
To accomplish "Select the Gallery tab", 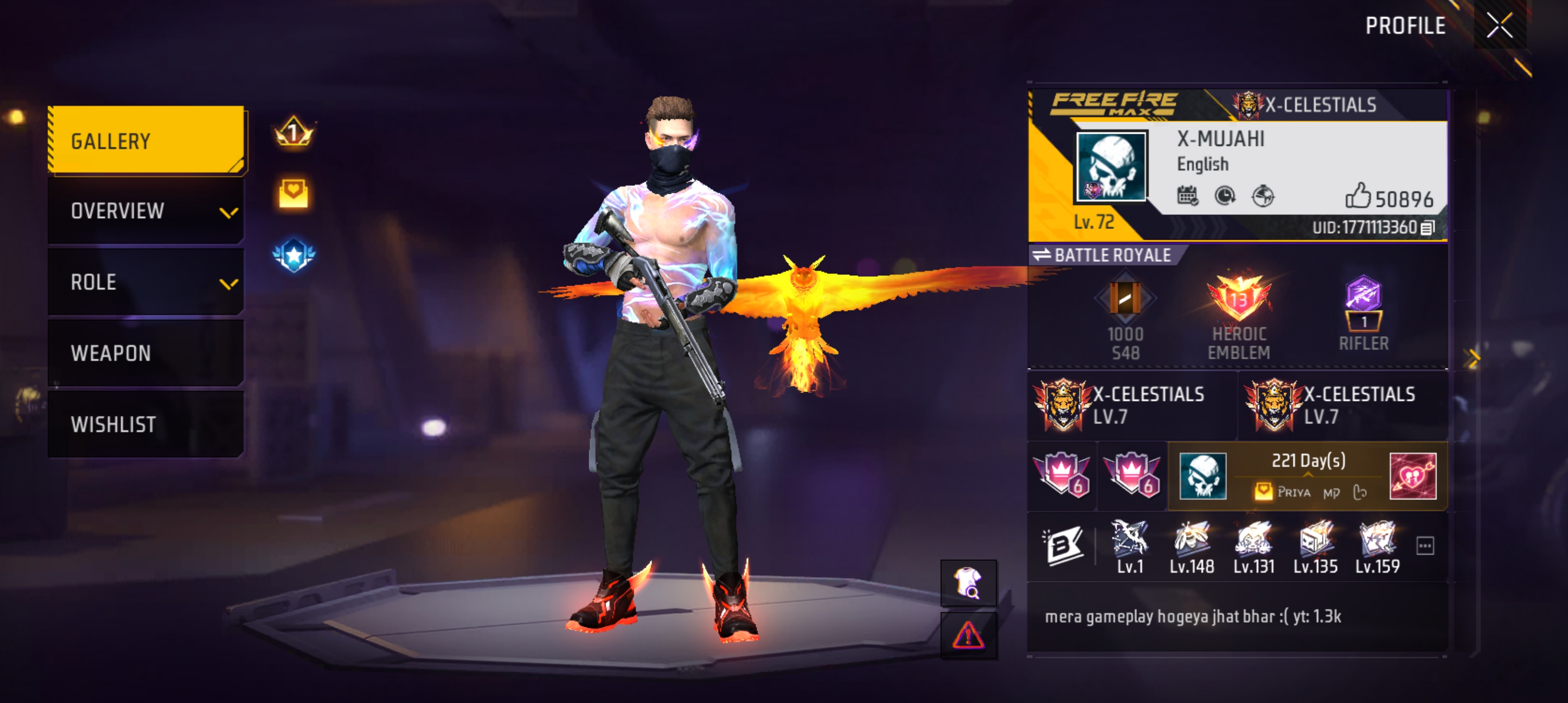I will pos(146,141).
